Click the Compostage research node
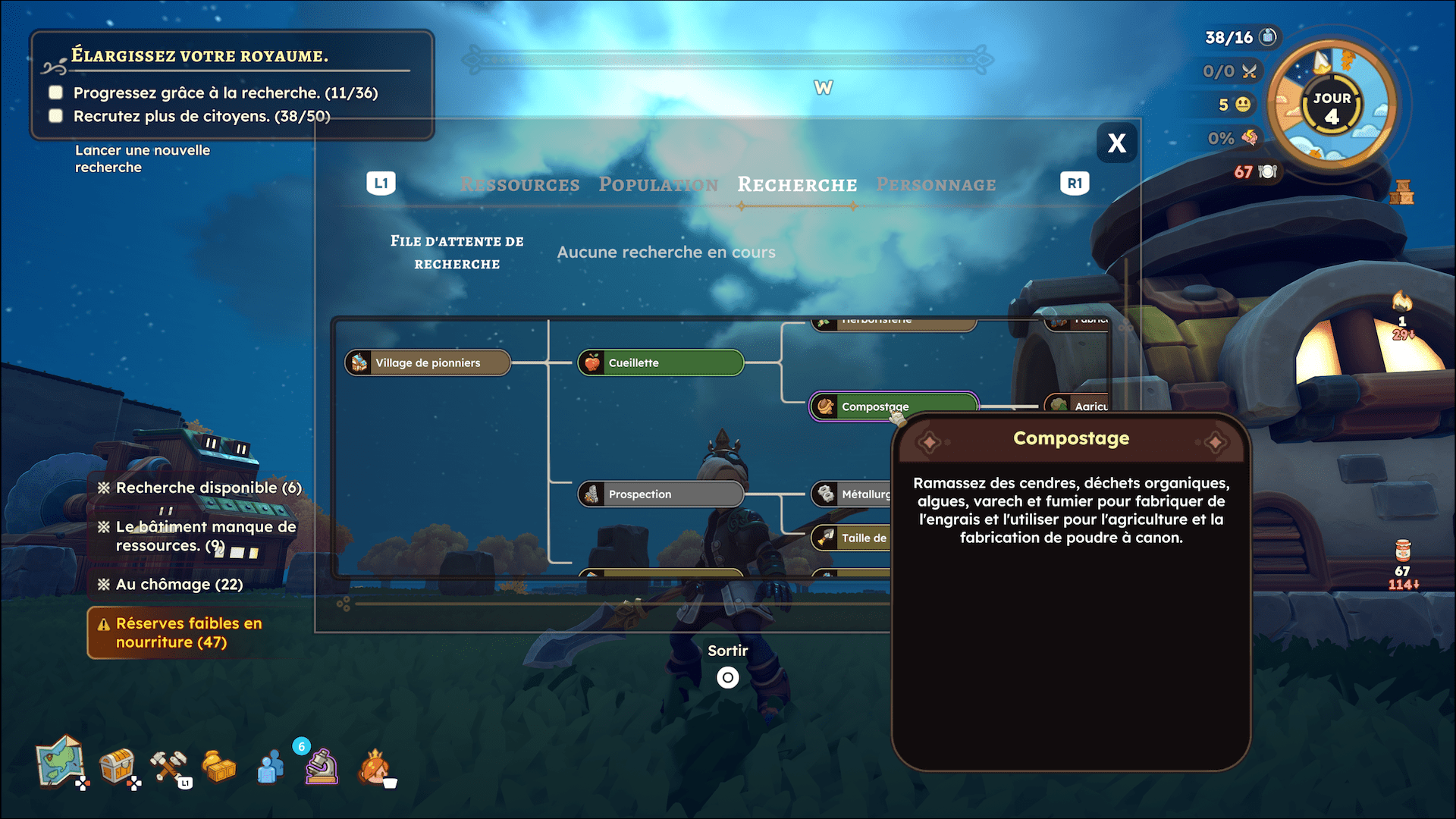The height and width of the screenshot is (819, 1456). [x=893, y=406]
